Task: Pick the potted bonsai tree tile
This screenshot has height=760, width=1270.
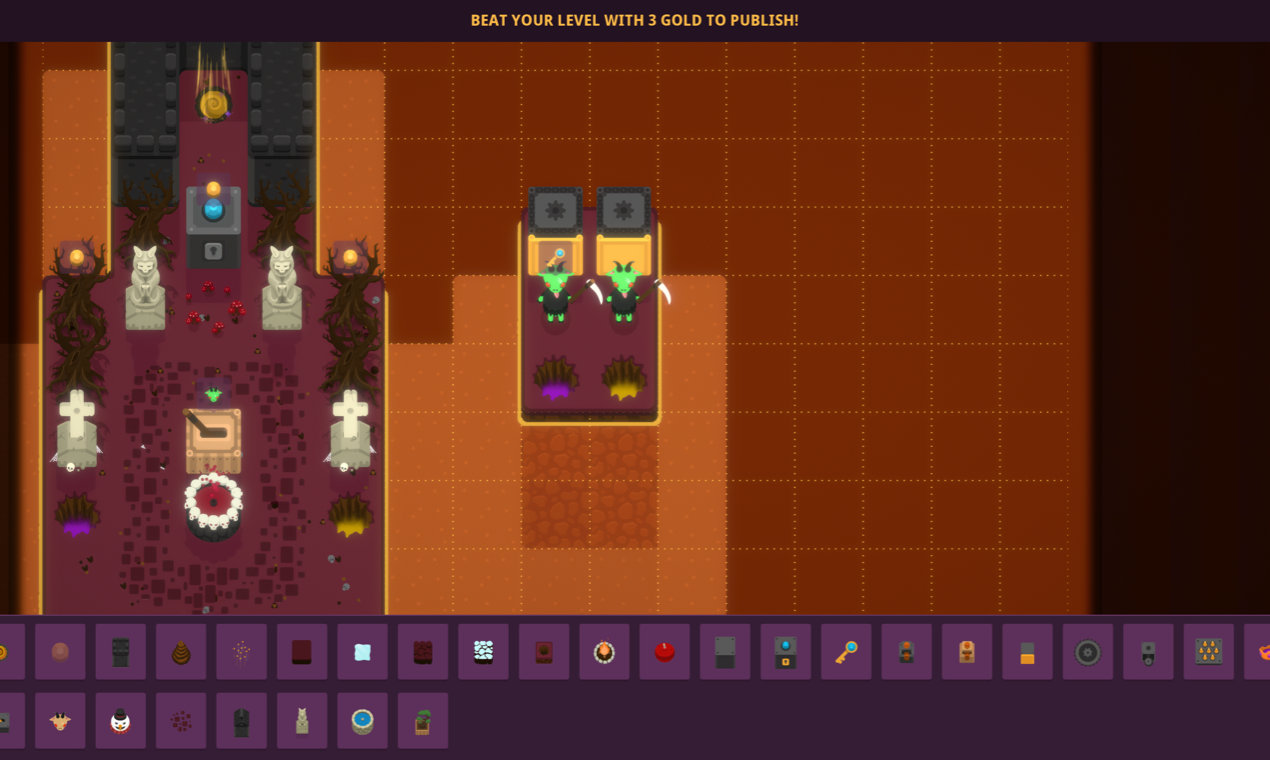Action: click(x=423, y=720)
